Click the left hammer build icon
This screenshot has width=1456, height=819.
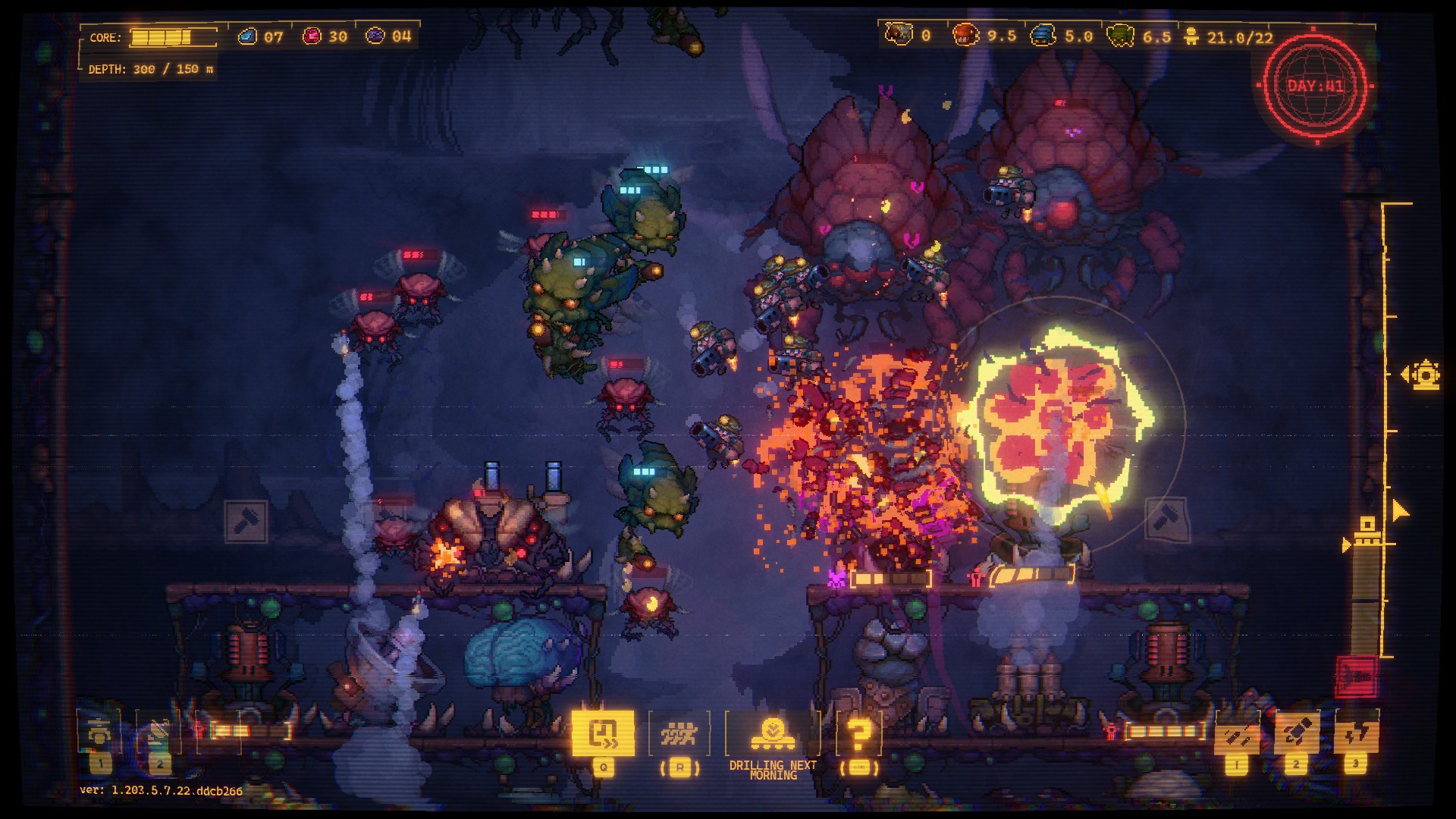246,521
